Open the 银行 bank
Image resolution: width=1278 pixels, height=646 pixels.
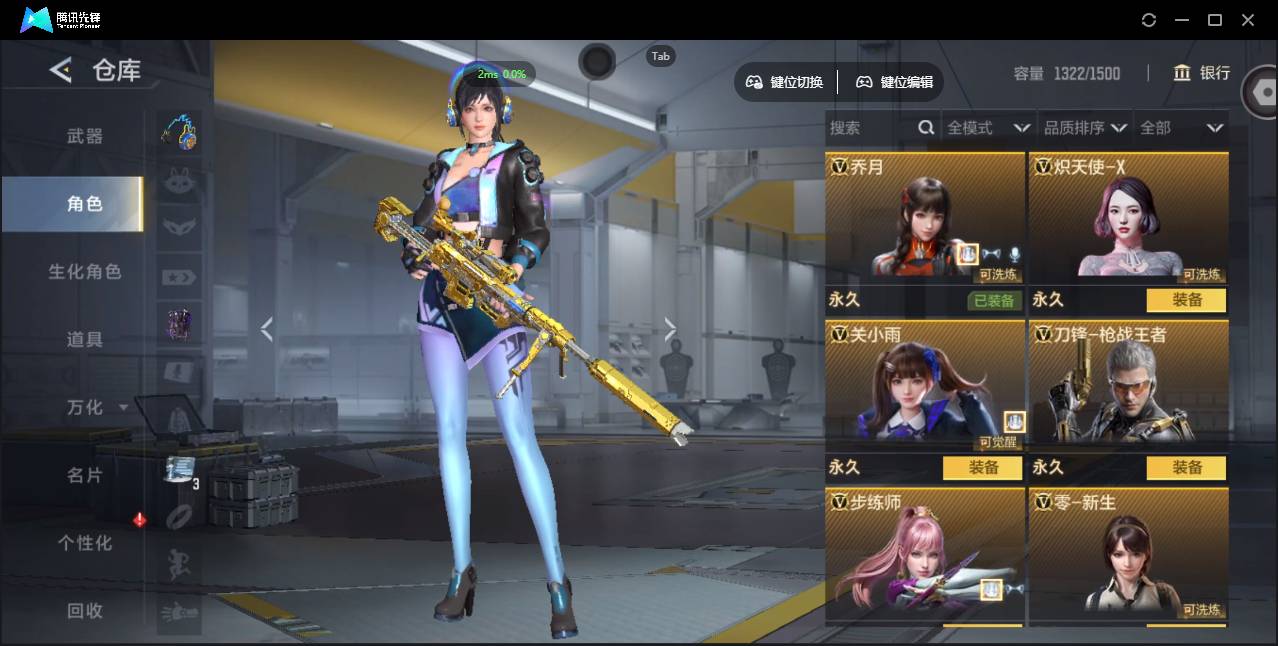tap(1201, 73)
